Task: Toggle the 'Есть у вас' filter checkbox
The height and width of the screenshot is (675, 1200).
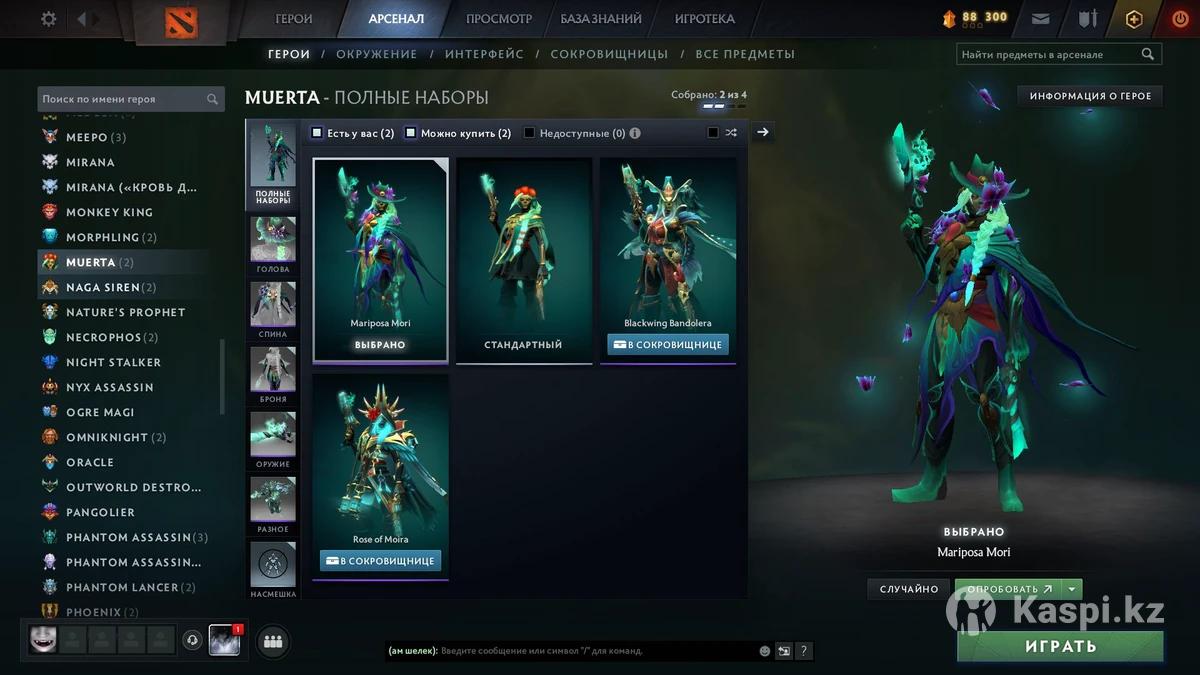Action: (x=317, y=133)
